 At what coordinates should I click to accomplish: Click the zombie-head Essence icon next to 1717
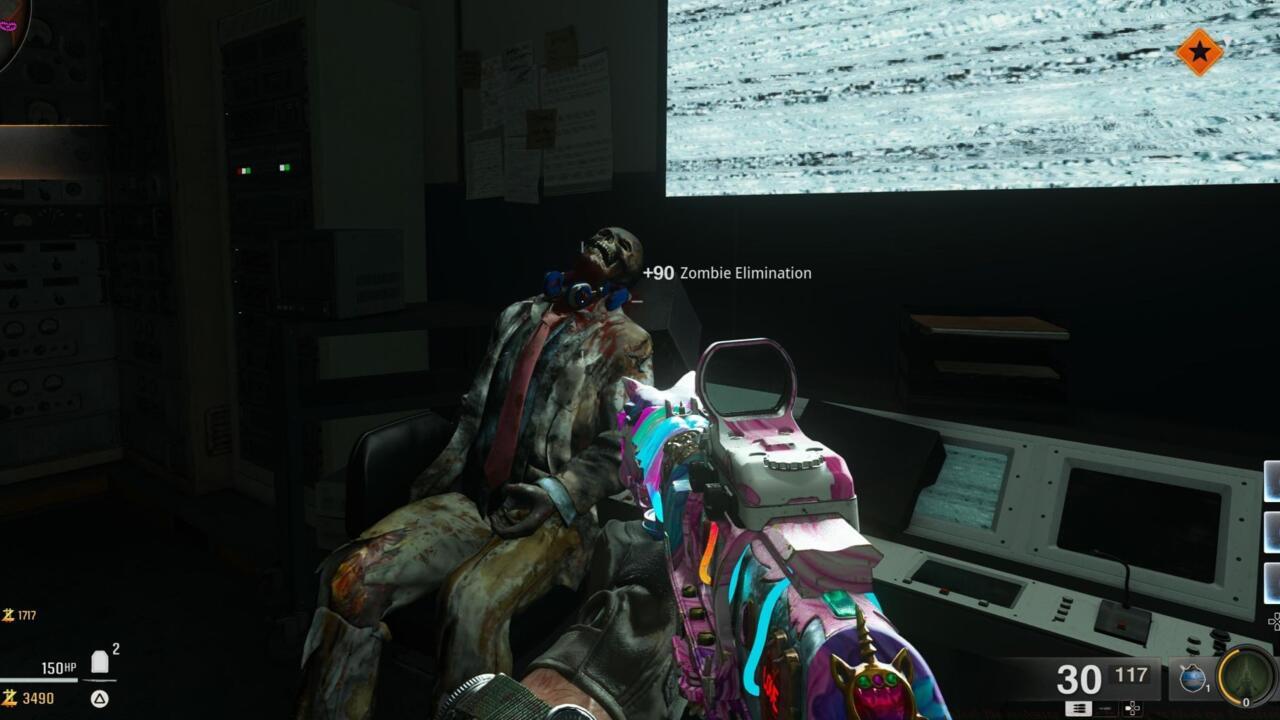coord(7,614)
